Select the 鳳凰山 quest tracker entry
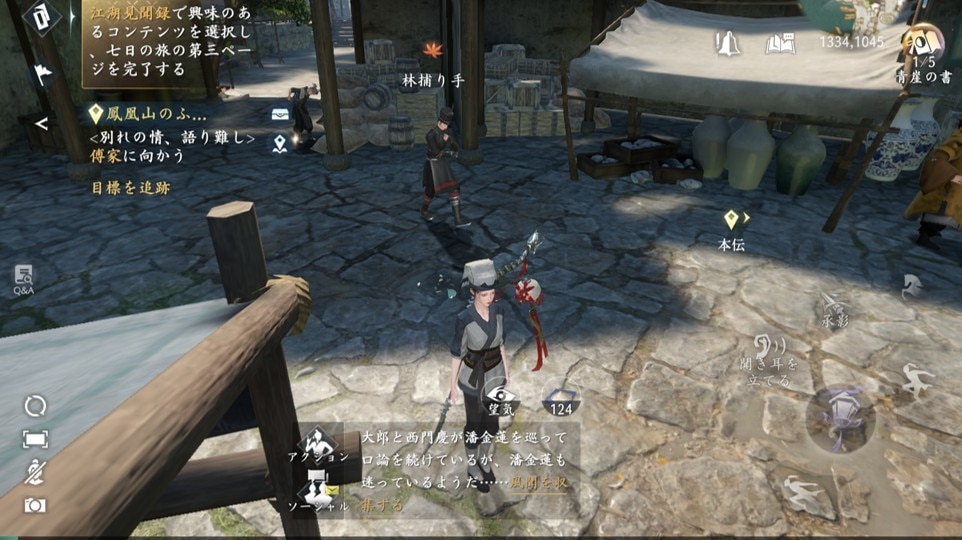The height and width of the screenshot is (540, 962). pos(150,114)
